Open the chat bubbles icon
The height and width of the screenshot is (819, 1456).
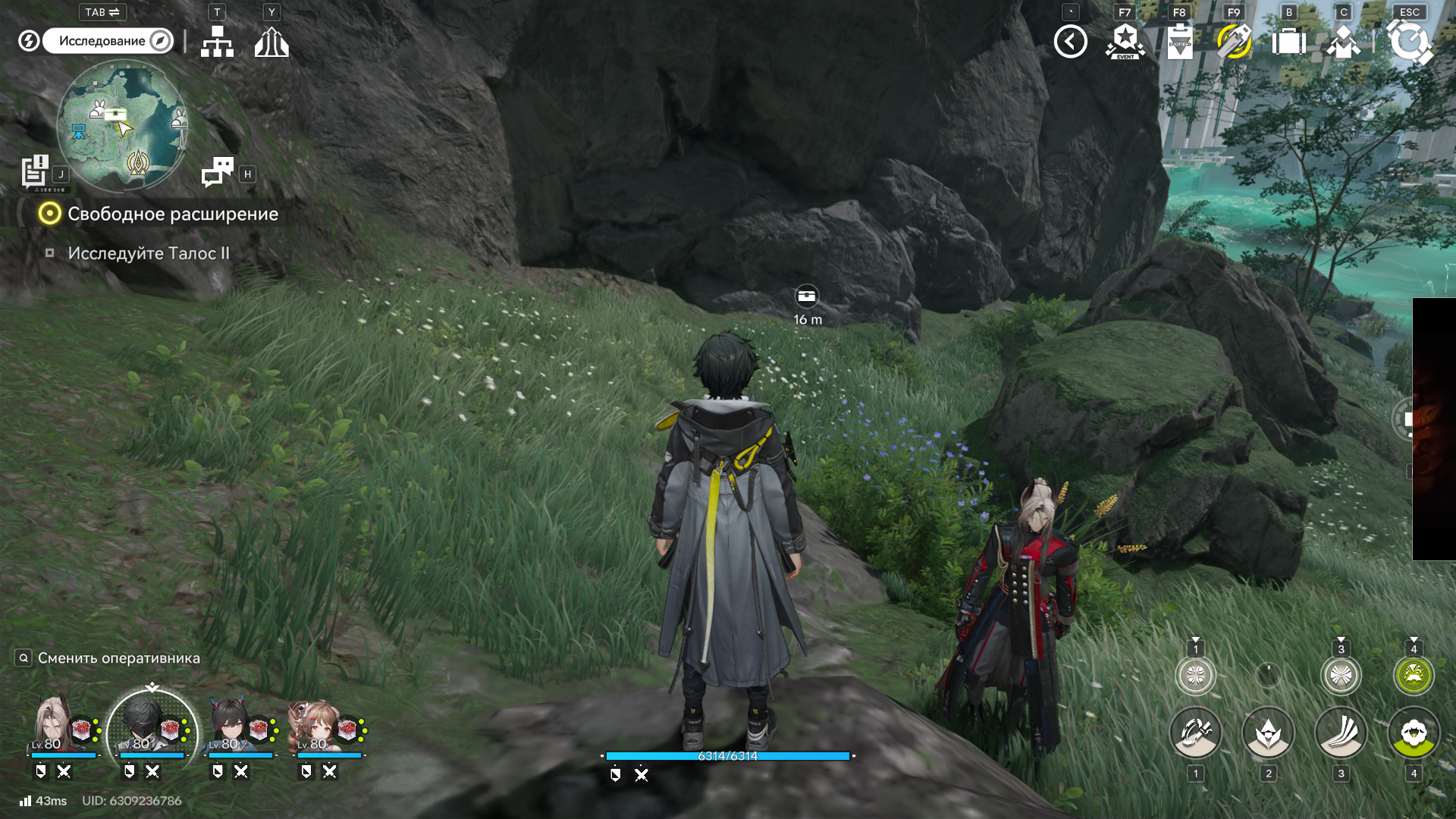[218, 172]
